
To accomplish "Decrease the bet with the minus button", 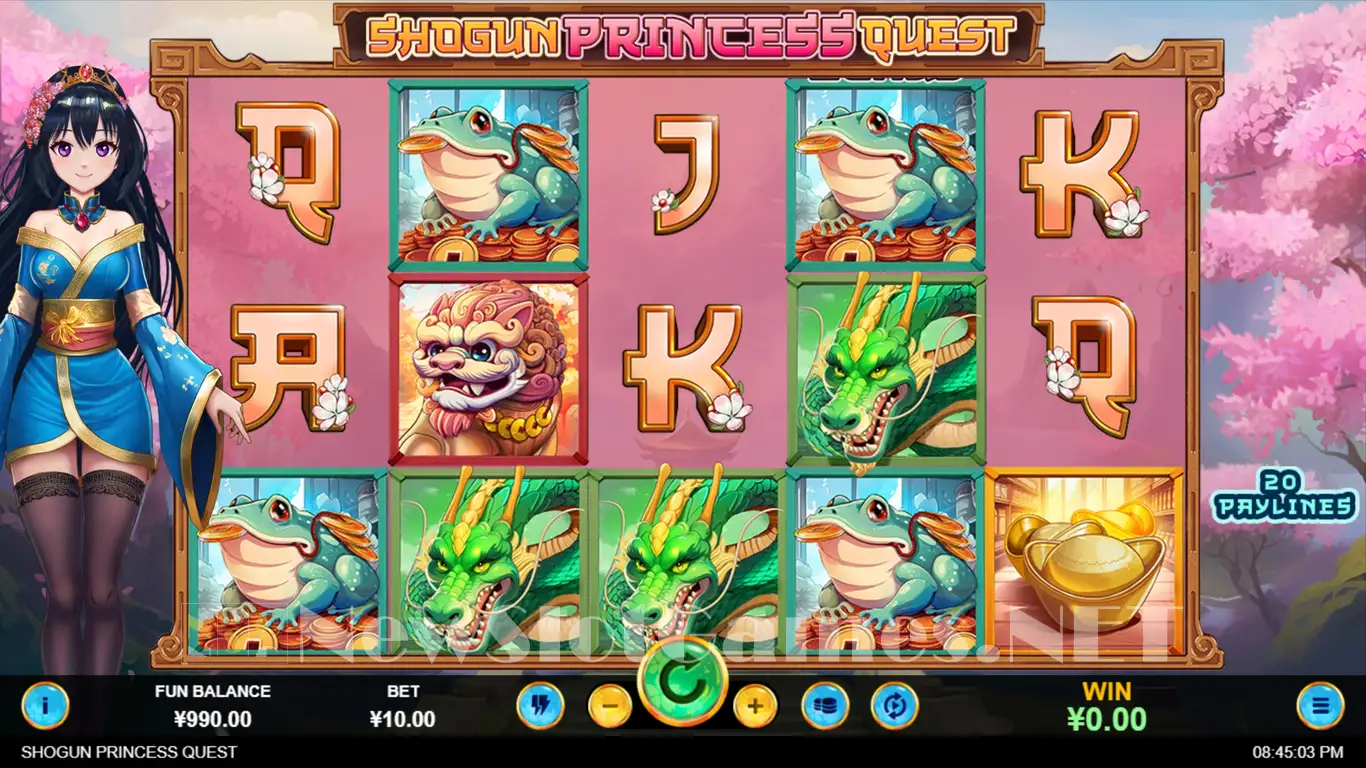I will [x=610, y=707].
